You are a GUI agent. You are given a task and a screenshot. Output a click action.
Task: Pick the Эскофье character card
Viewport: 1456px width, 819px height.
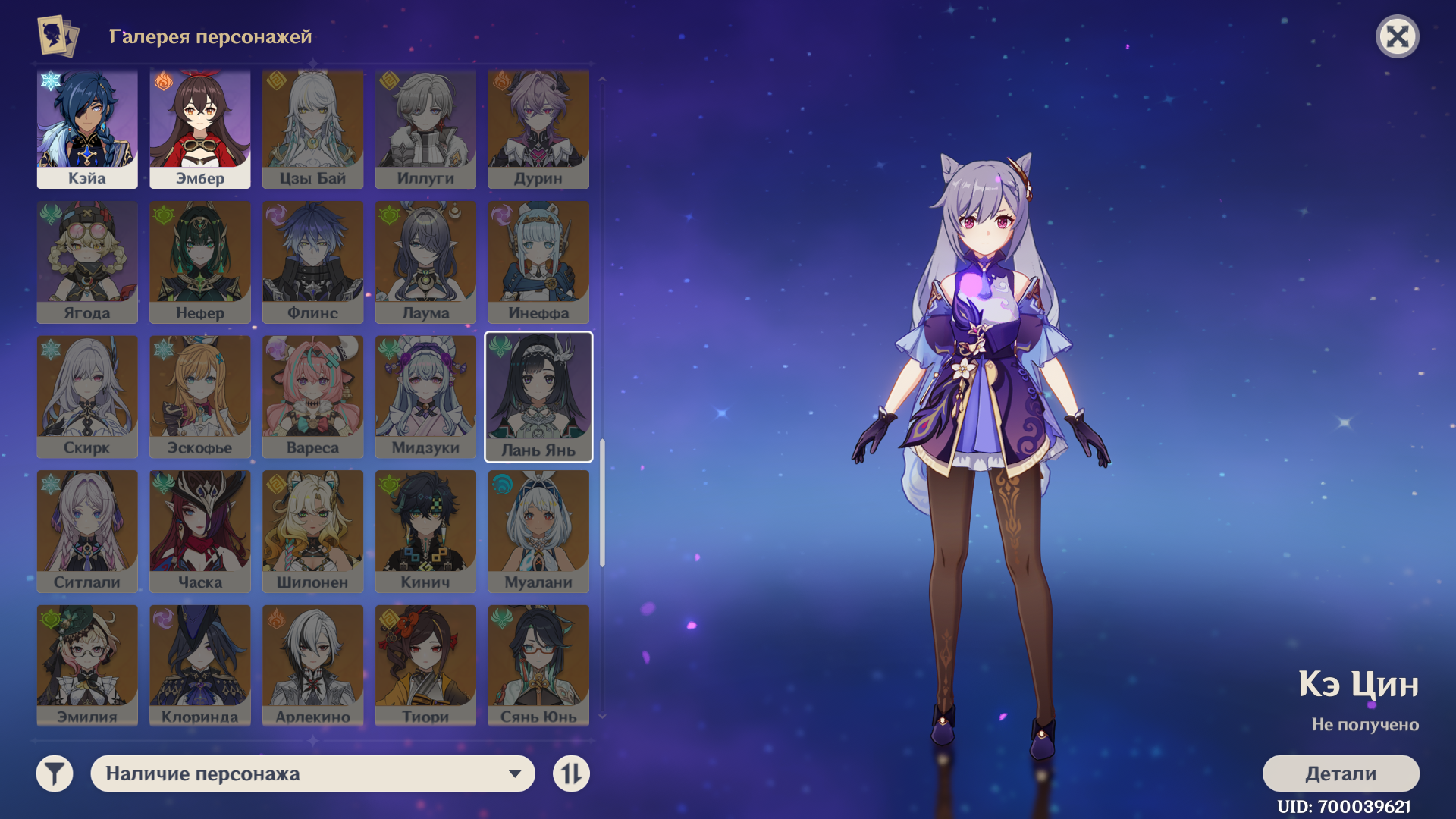pyautogui.click(x=200, y=397)
